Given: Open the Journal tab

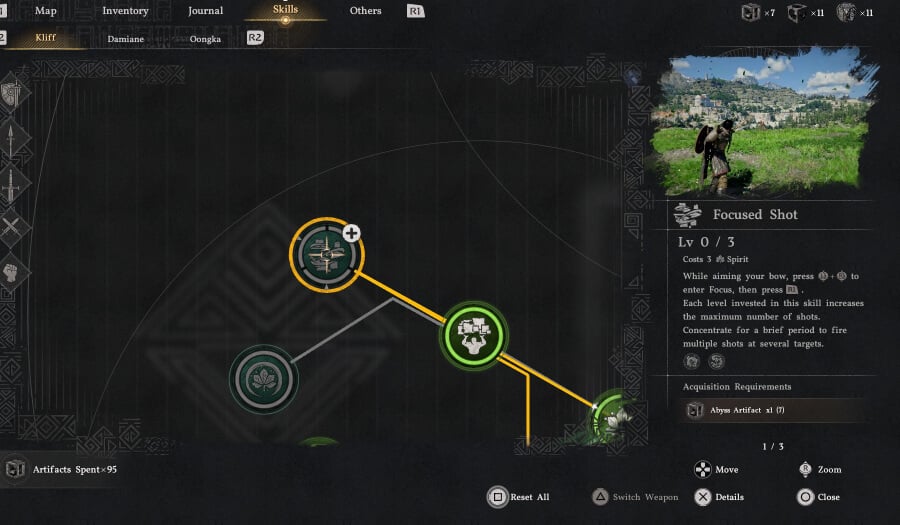Looking at the screenshot, I should point(206,11).
